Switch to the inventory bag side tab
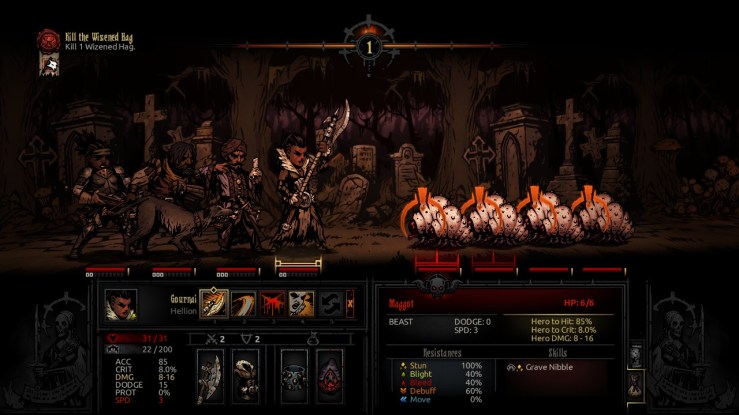This screenshot has height=415, width=739. click(x=633, y=383)
